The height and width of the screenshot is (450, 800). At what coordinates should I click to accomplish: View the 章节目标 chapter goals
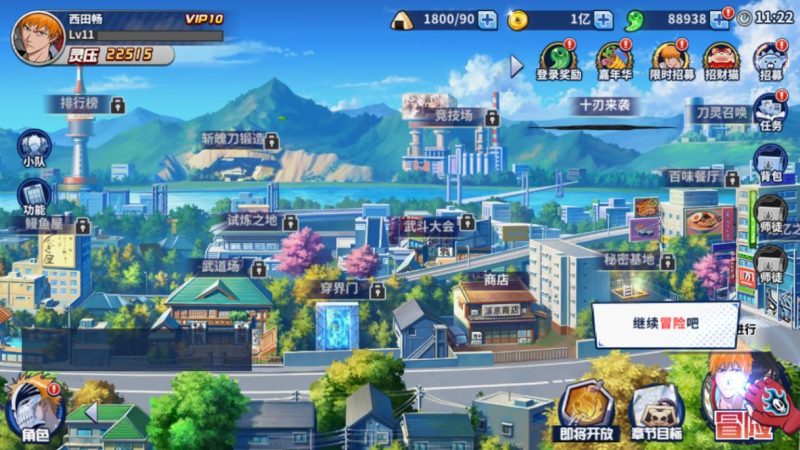[656, 410]
